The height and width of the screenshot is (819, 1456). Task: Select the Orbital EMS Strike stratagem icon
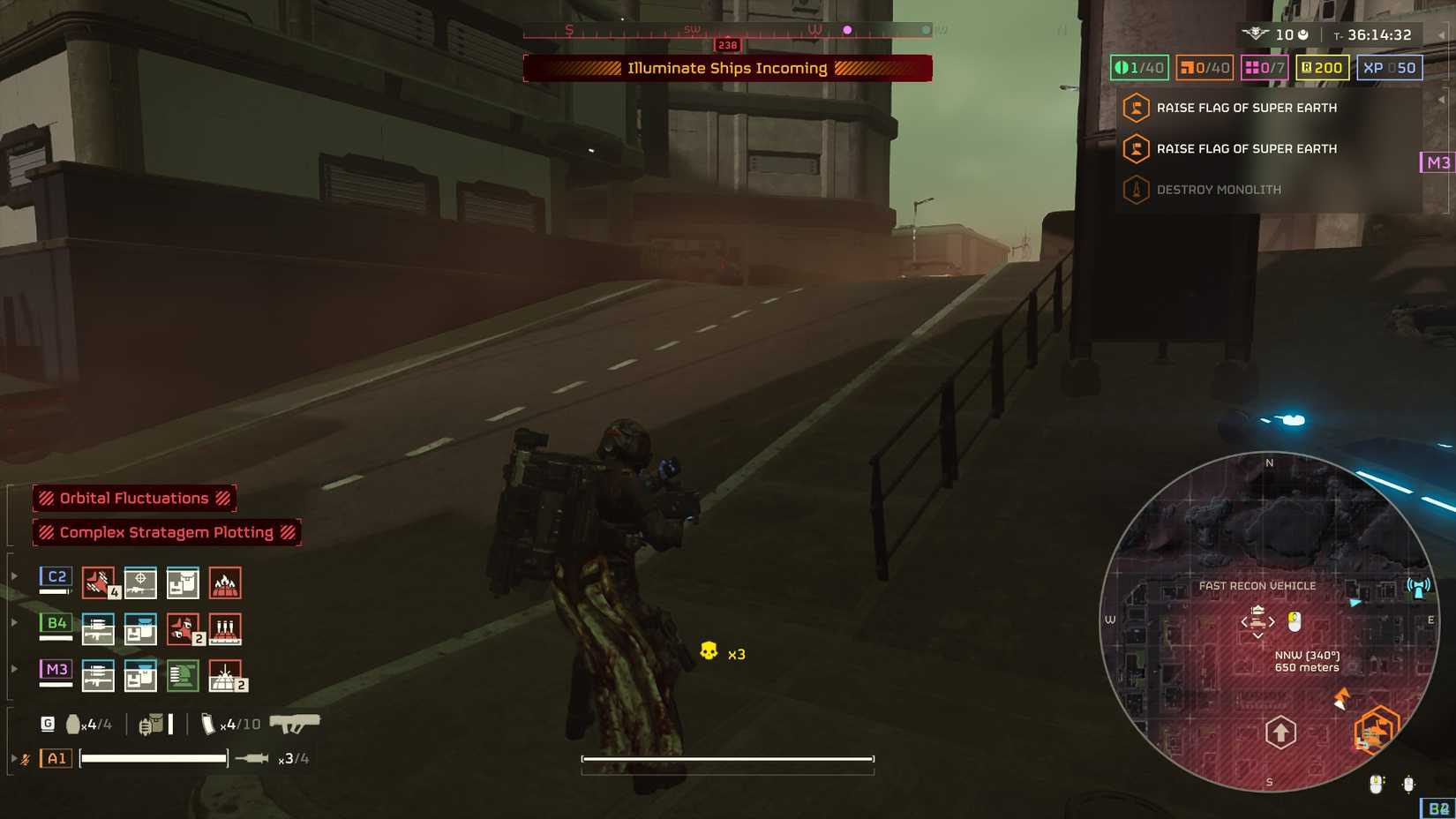pos(227,675)
